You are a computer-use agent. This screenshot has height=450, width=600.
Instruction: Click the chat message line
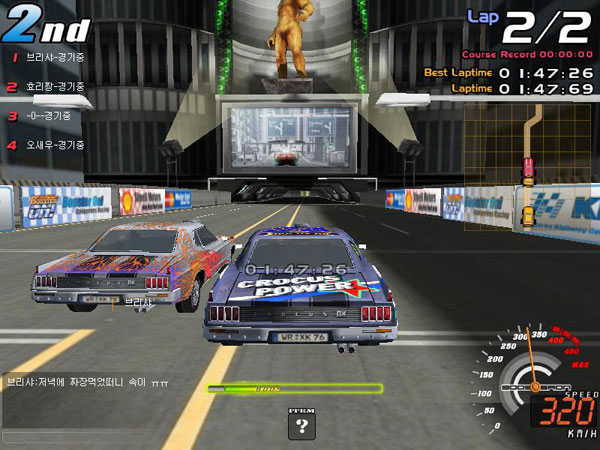pos(88,382)
